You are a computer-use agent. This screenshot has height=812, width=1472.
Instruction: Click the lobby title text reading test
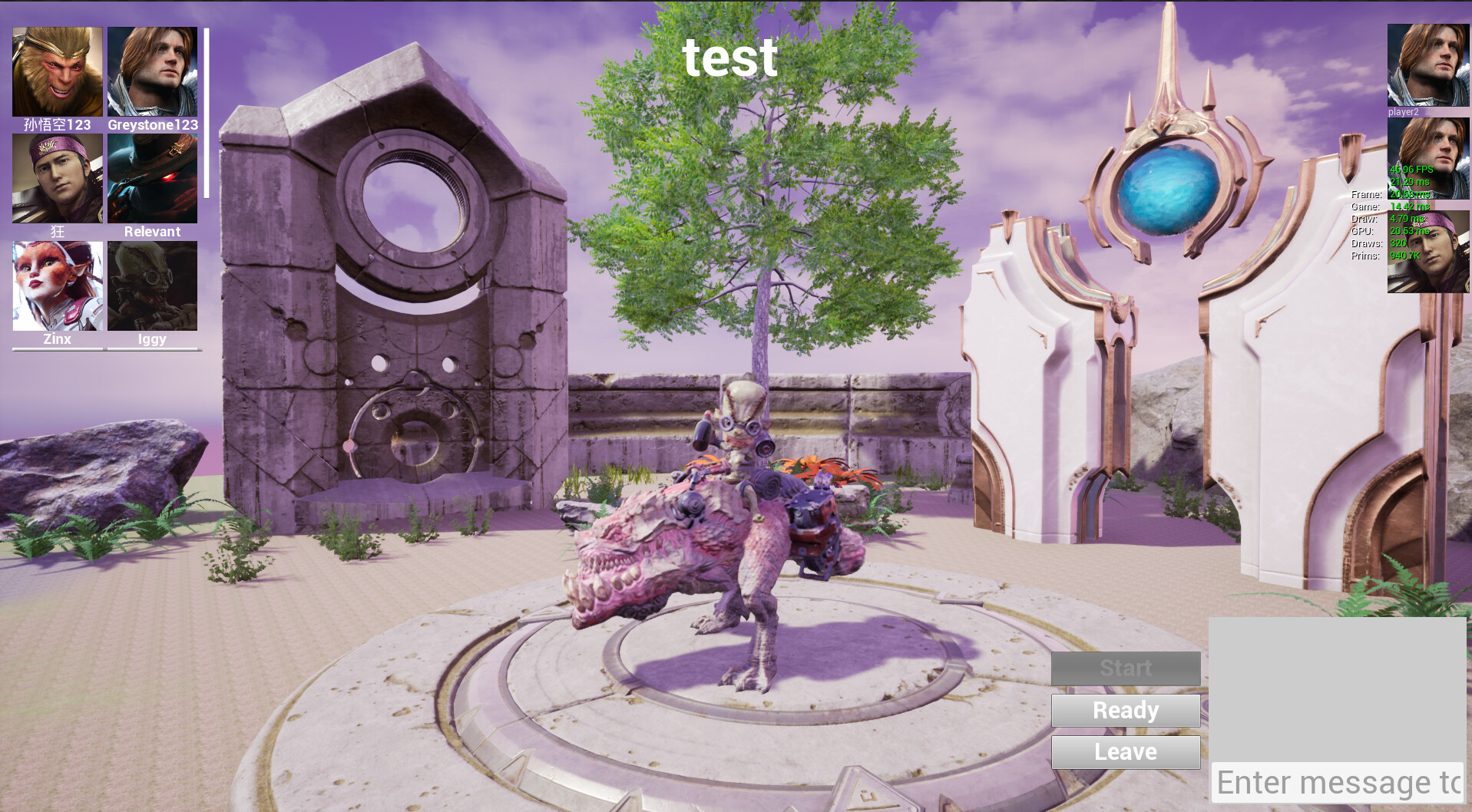click(x=730, y=59)
